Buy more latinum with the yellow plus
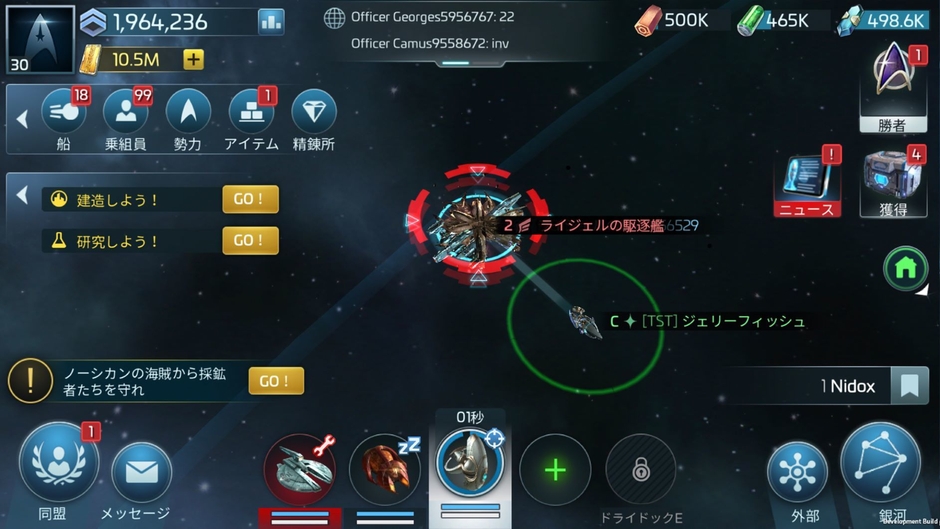Image resolution: width=940 pixels, height=529 pixels. click(194, 60)
